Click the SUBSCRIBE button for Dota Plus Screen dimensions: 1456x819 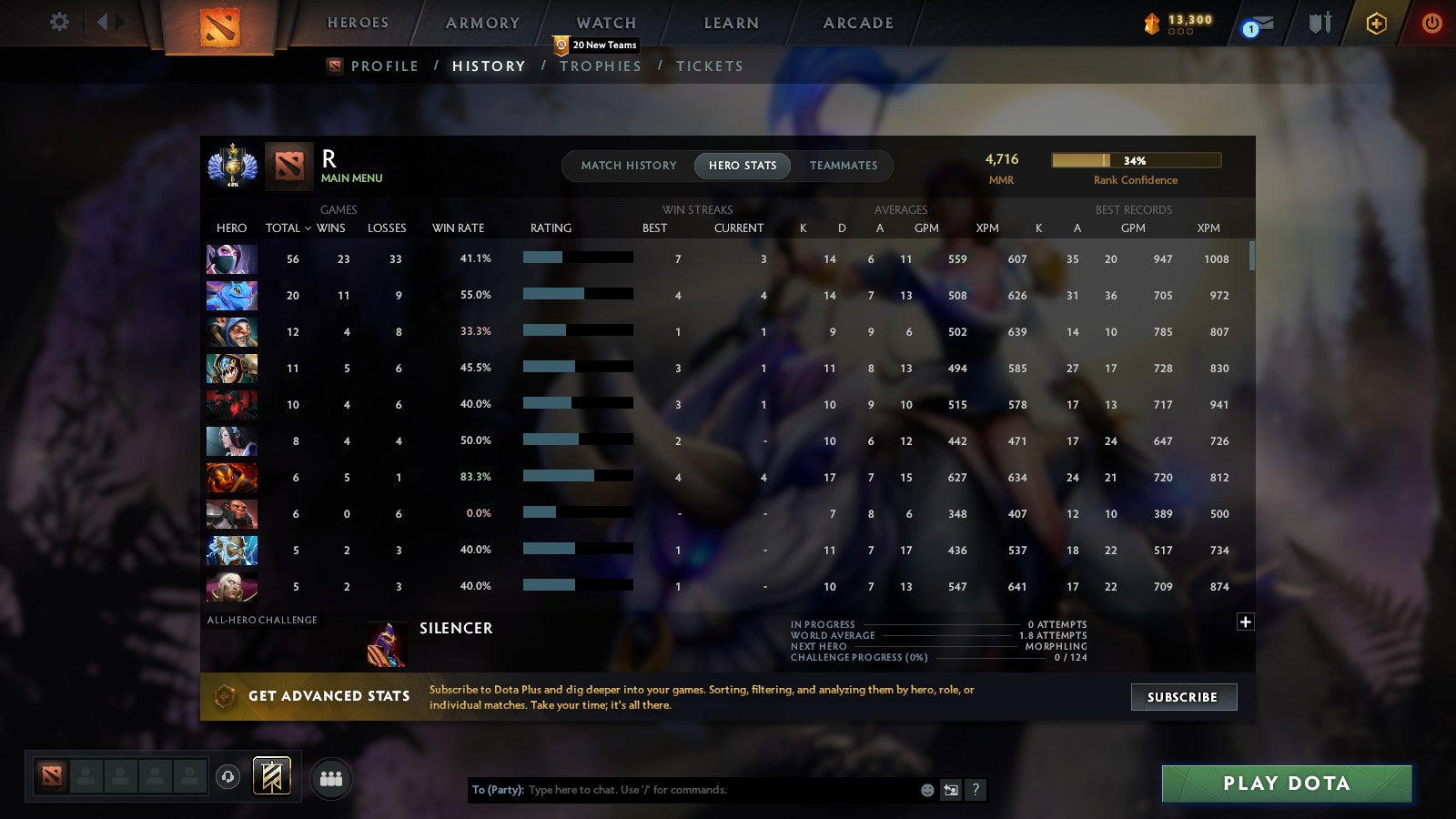coord(1183,697)
